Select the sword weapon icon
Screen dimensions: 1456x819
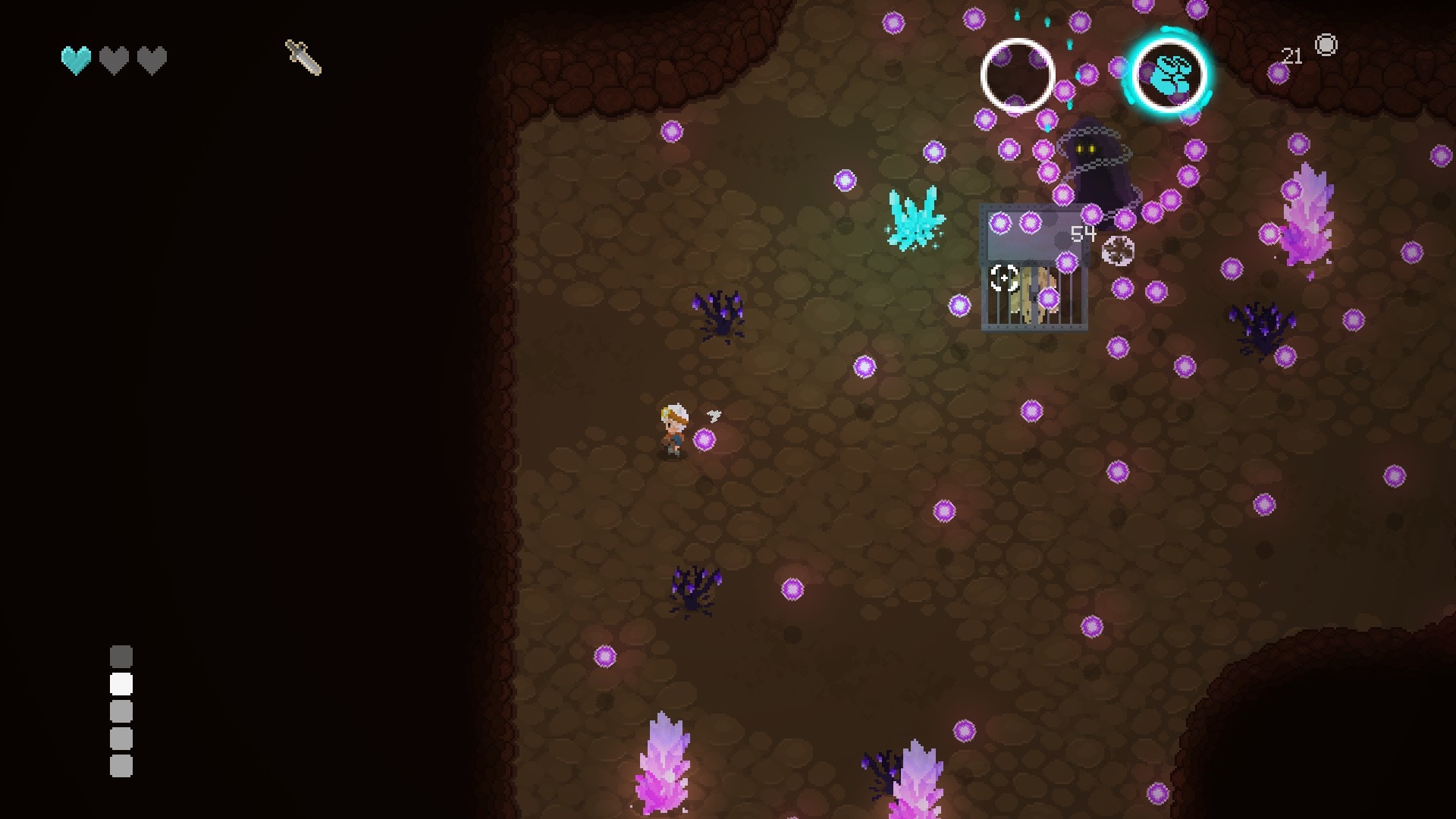[x=303, y=58]
